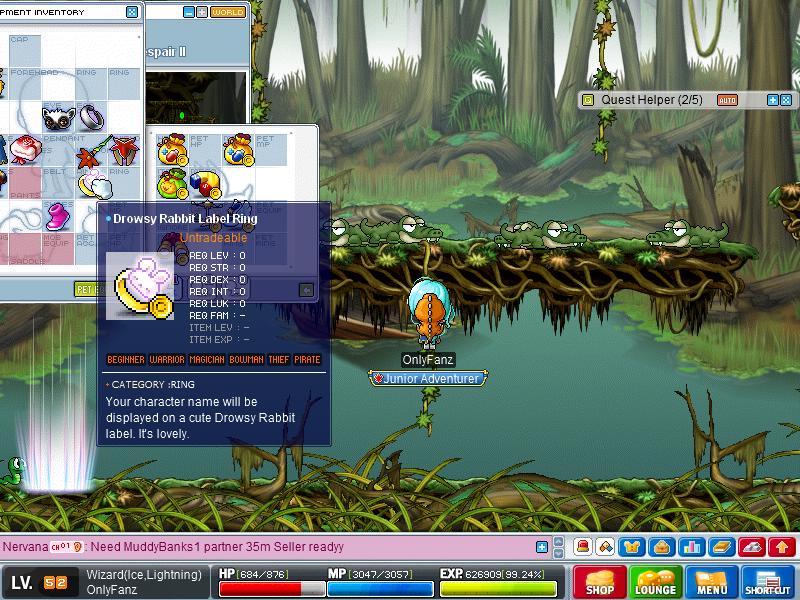Close the Quest Helper panel
This screenshot has height=600, width=800.
[x=786, y=100]
